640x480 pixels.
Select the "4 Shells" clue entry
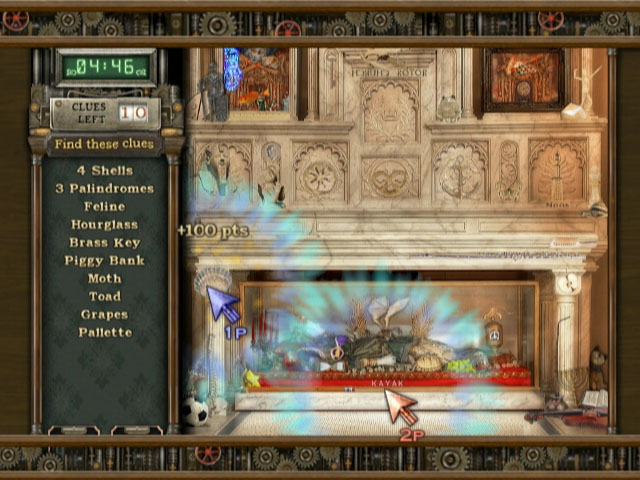(x=104, y=170)
